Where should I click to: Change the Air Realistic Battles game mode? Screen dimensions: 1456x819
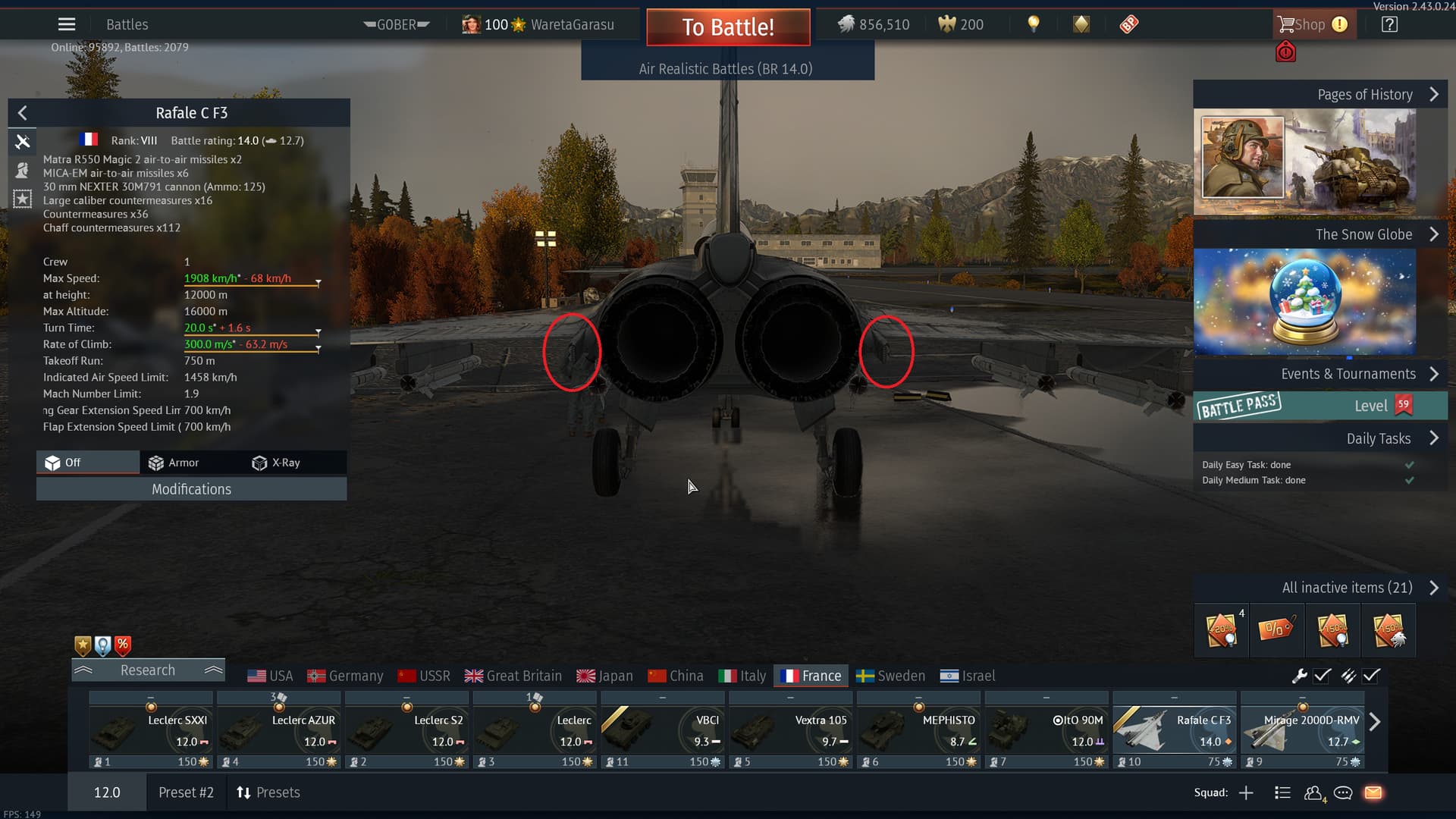click(x=726, y=69)
